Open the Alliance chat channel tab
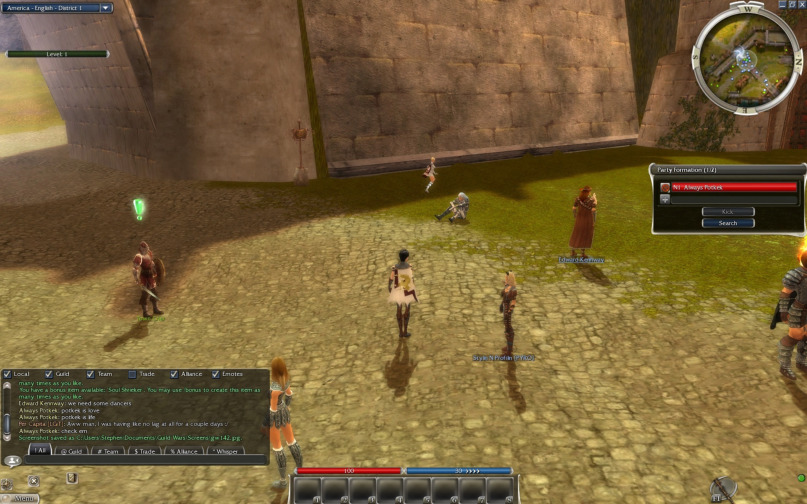The width and height of the screenshot is (807, 504). [x=185, y=451]
